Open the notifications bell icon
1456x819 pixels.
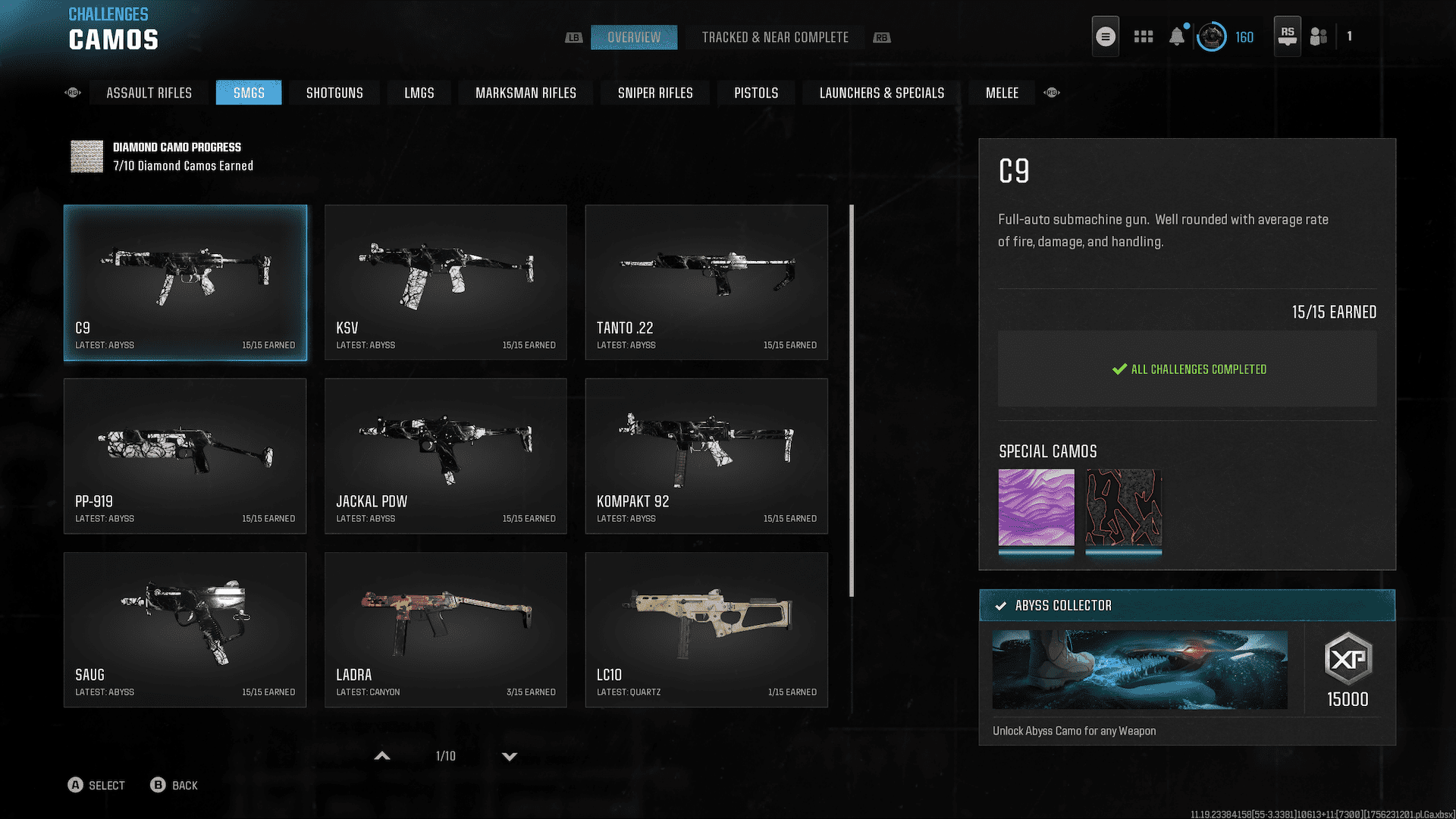pos(1176,36)
